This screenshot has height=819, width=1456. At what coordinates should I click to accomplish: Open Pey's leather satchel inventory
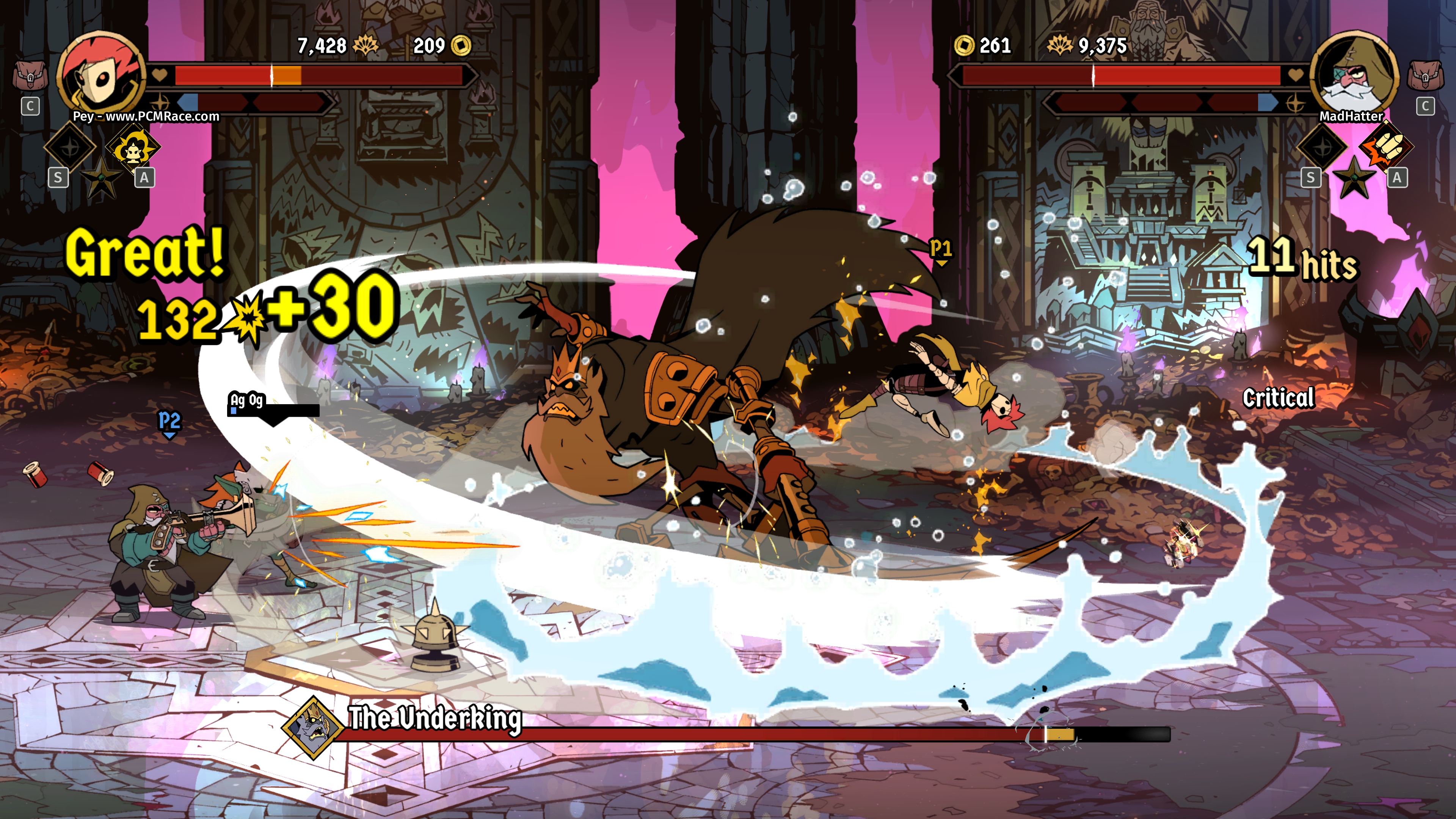coord(30,76)
